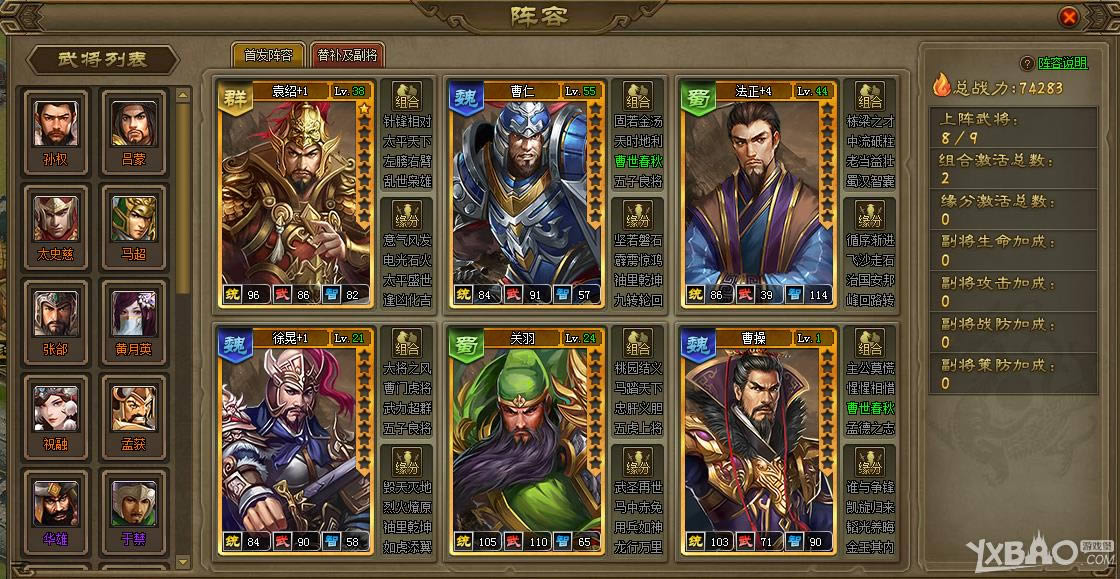The image size is (1120, 579).
Task: Switch to the 替补及副将 tab
Action: pos(347,56)
